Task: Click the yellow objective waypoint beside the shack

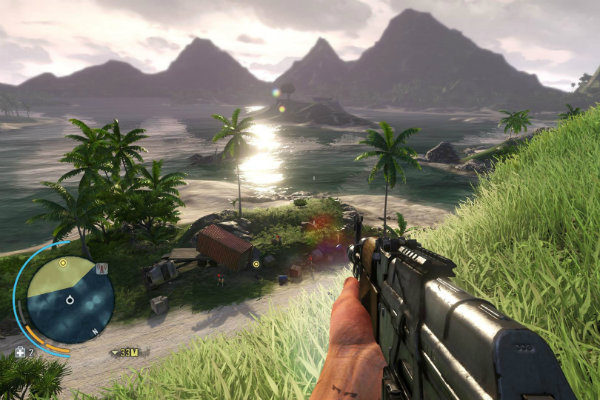Action: click(x=256, y=264)
